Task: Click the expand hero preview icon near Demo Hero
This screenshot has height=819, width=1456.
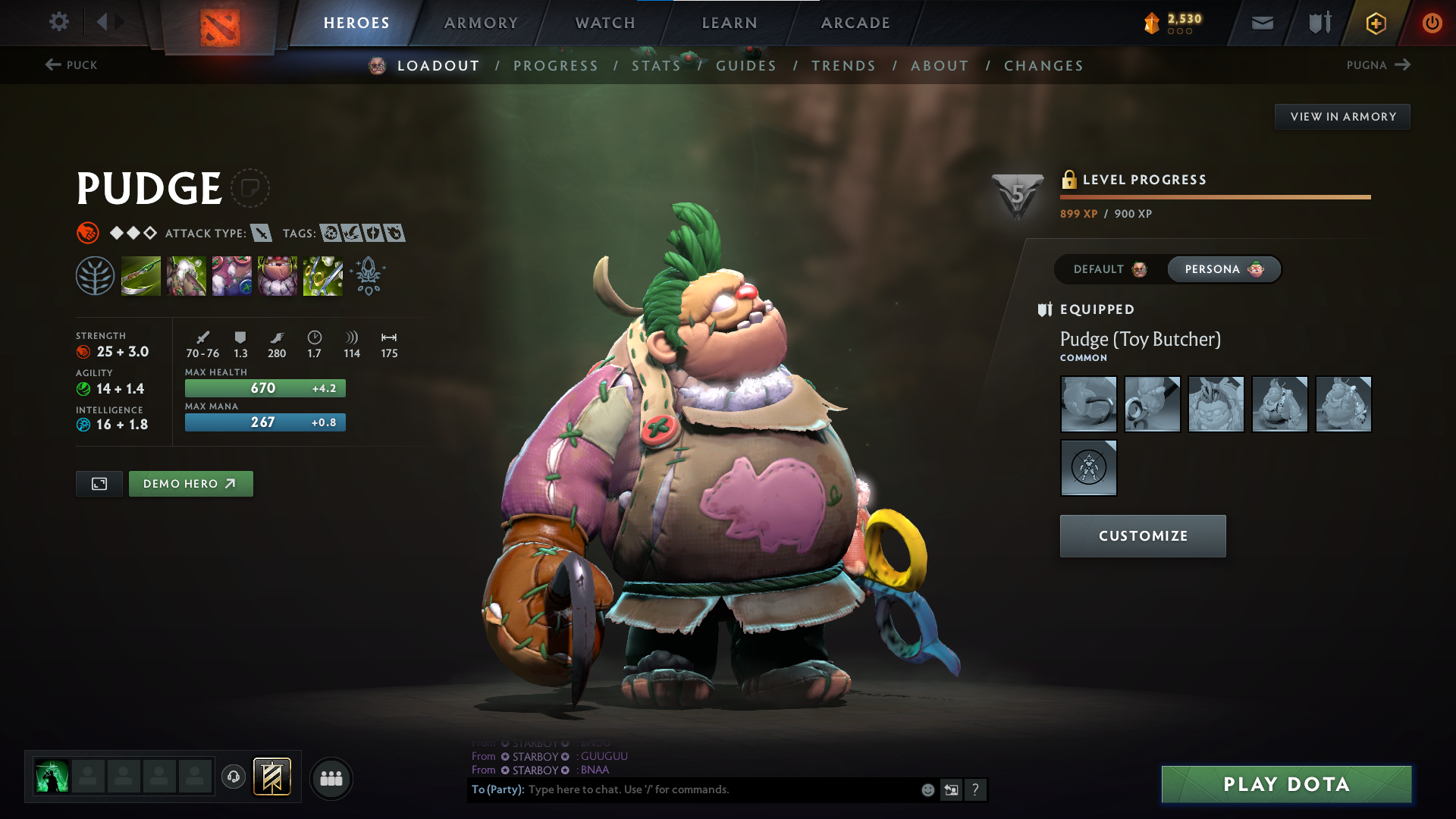Action: point(98,483)
